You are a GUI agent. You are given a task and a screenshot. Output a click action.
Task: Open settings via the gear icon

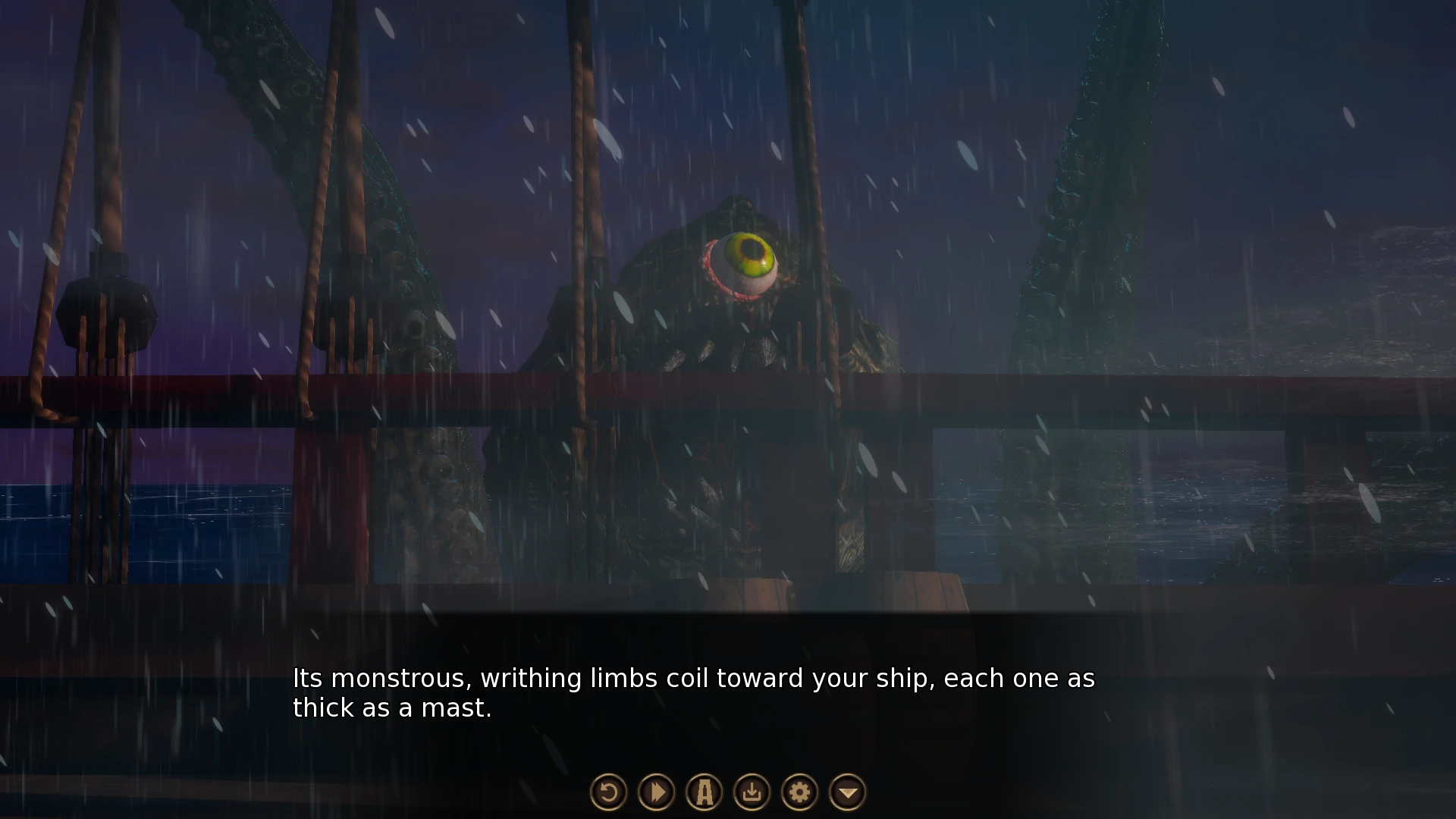(800, 792)
